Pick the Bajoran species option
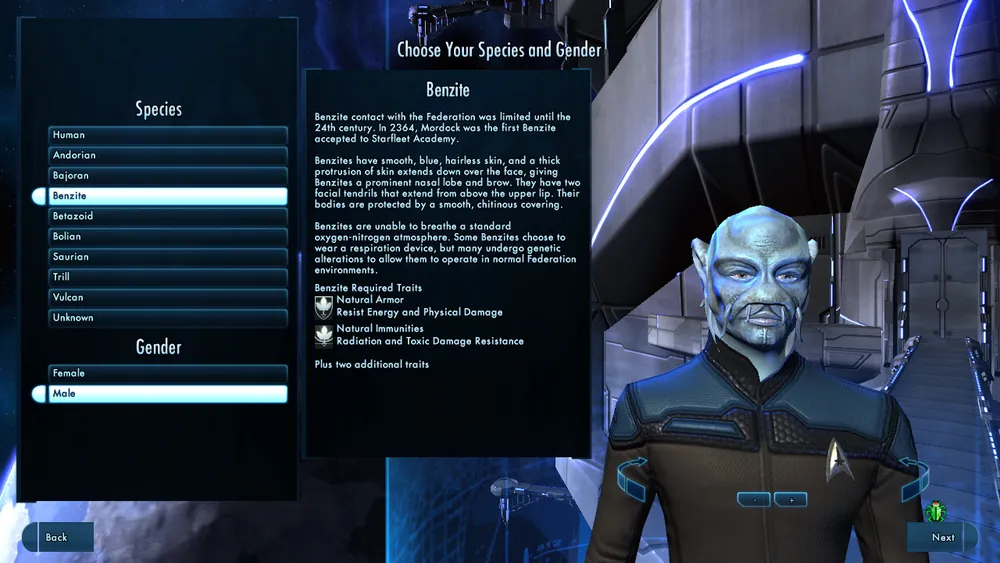This screenshot has width=1000, height=563. point(168,176)
